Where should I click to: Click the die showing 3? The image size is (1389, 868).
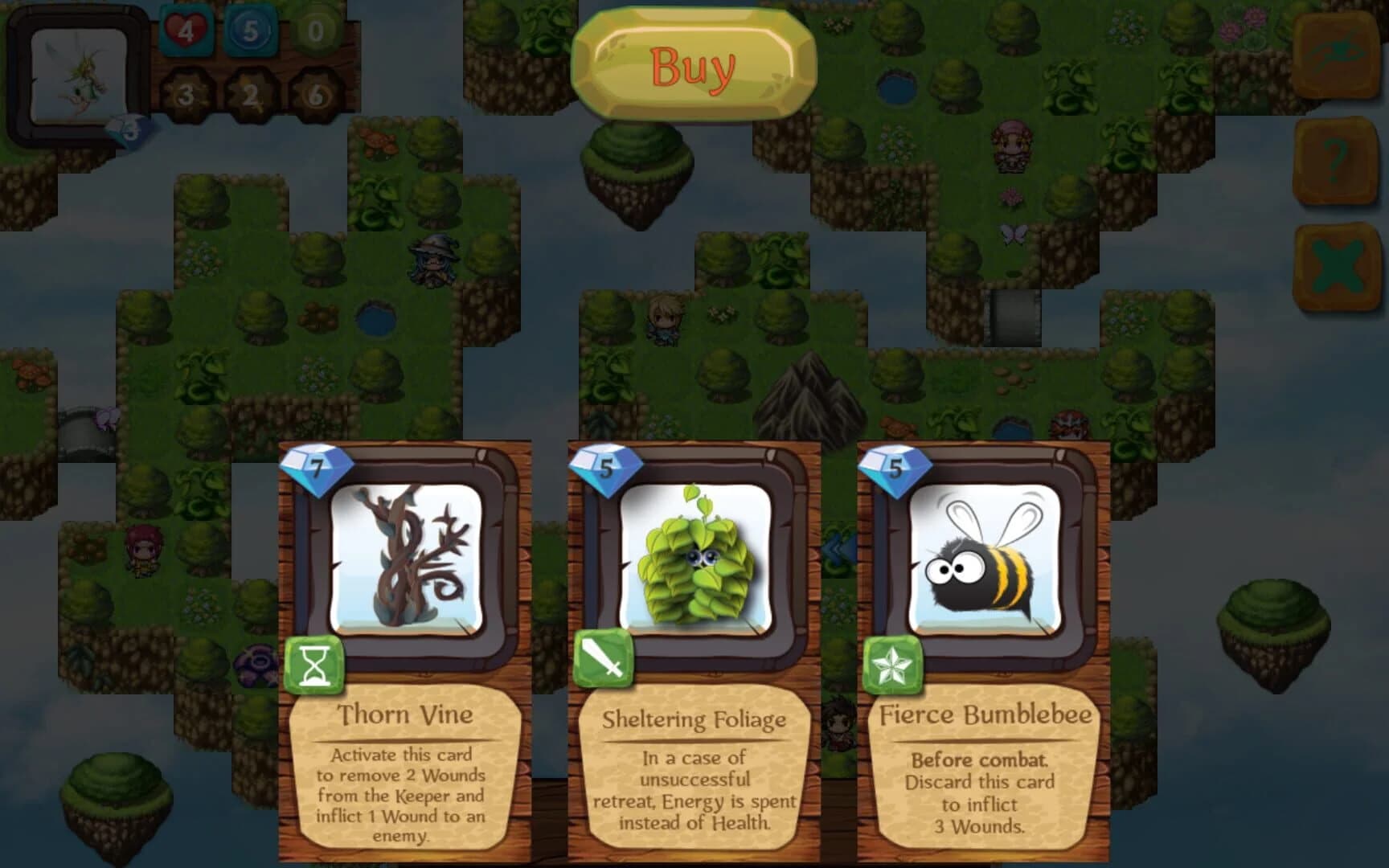[186, 94]
